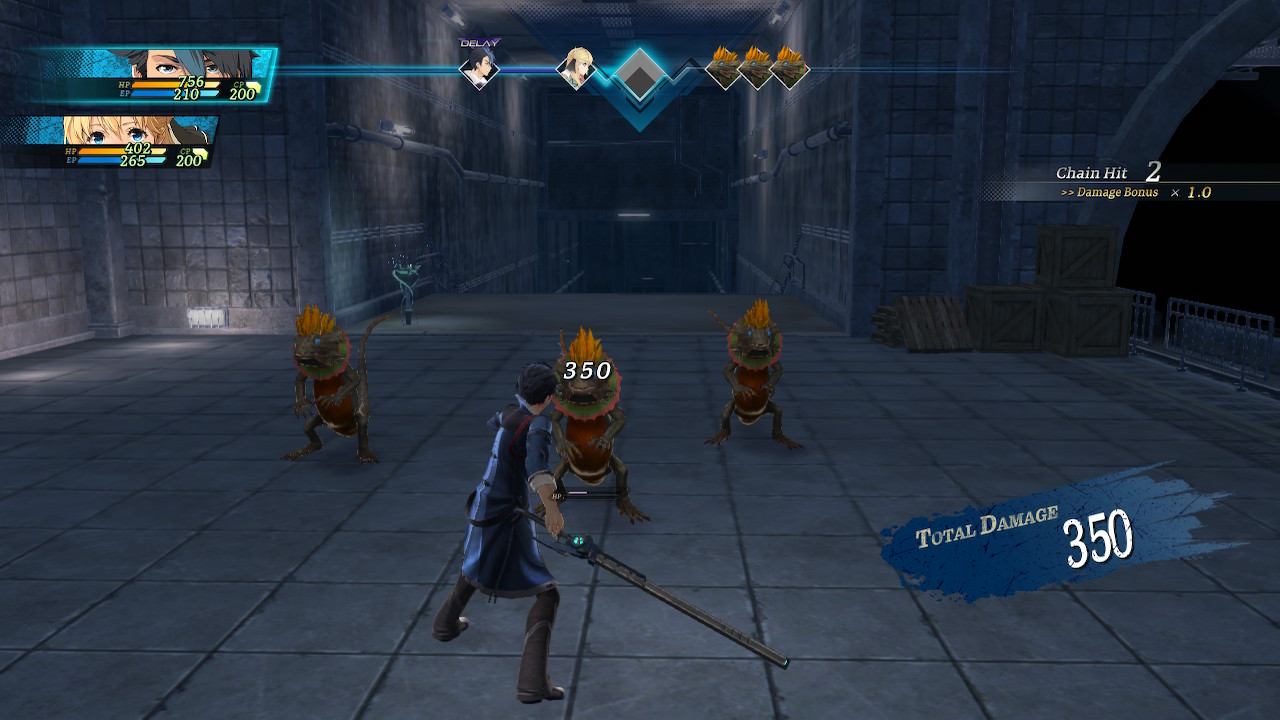Viewport: 1280px width, 720px height.
Task: Select the dark-haired swordsman's party status panel
Action: [x=150, y=76]
